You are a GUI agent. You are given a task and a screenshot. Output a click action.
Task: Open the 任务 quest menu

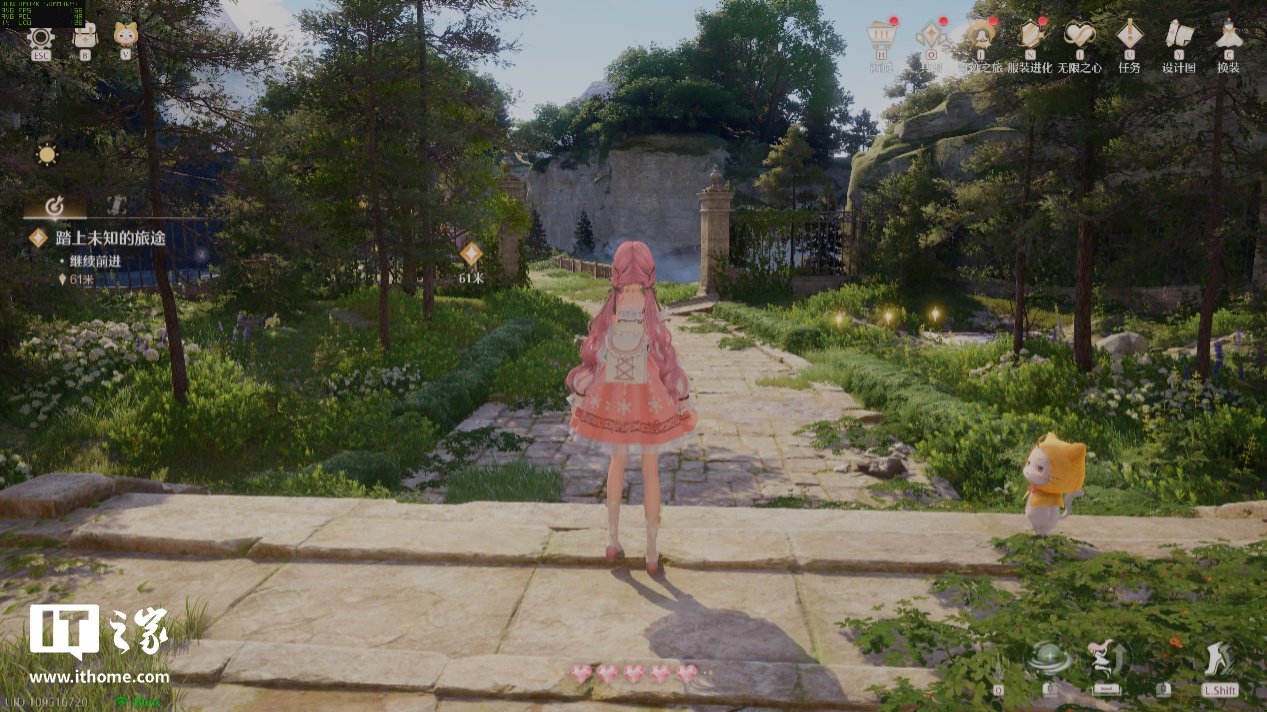coord(1129,37)
